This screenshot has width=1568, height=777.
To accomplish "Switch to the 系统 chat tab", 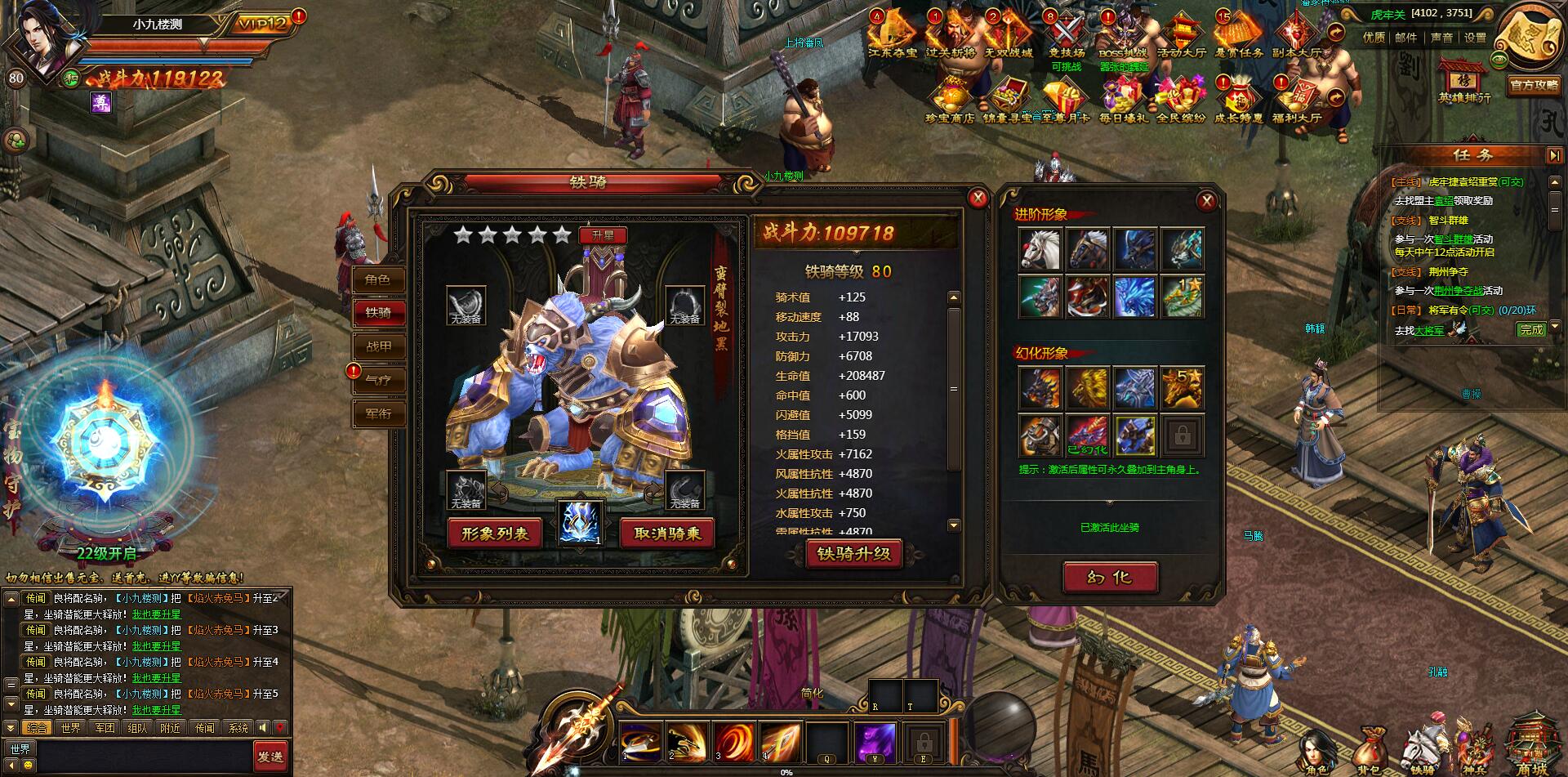I will pyautogui.click(x=239, y=727).
